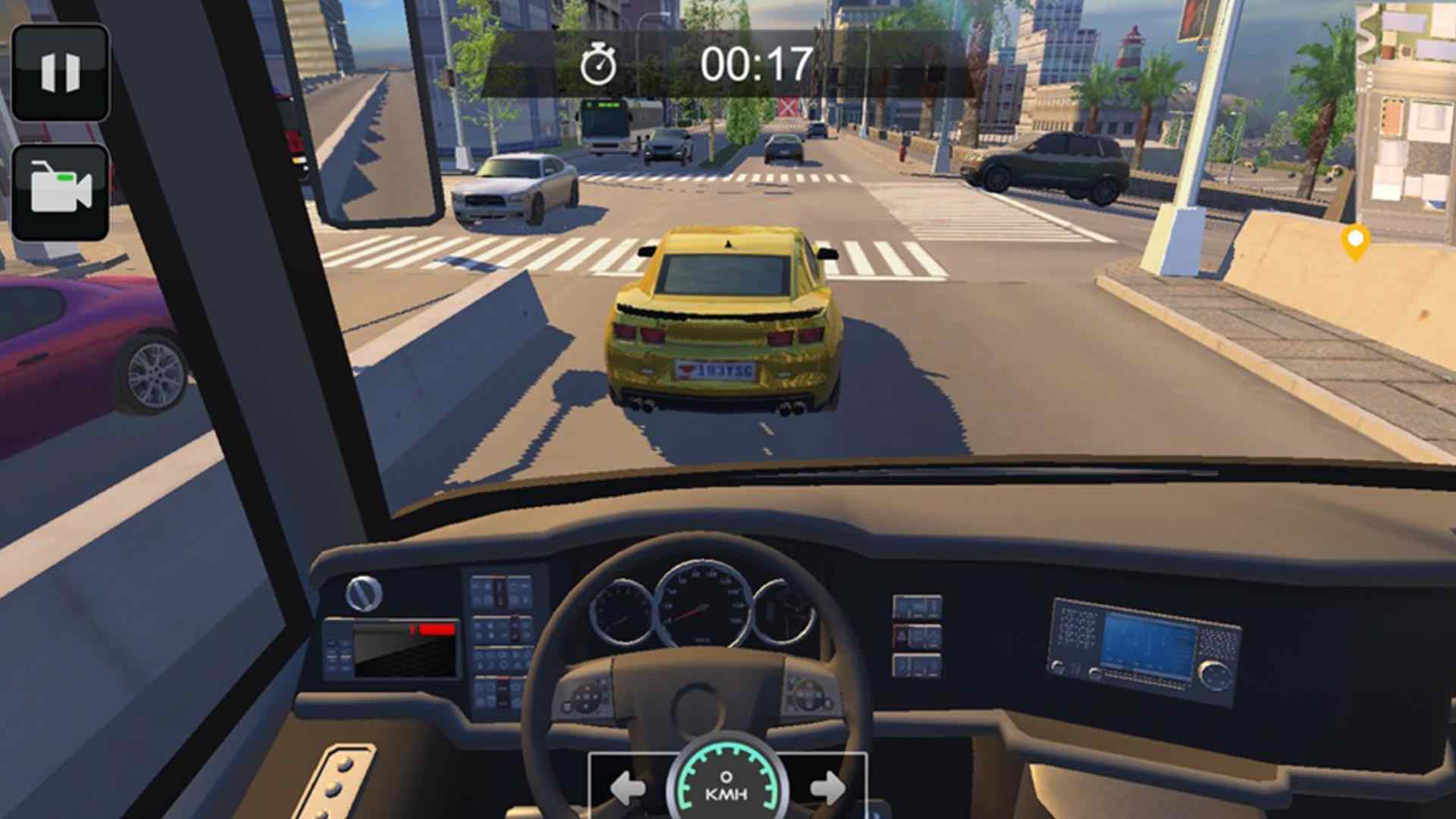This screenshot has height=819, width=1456.
Task: Click the pause icon top left
Action: point(62,72)
